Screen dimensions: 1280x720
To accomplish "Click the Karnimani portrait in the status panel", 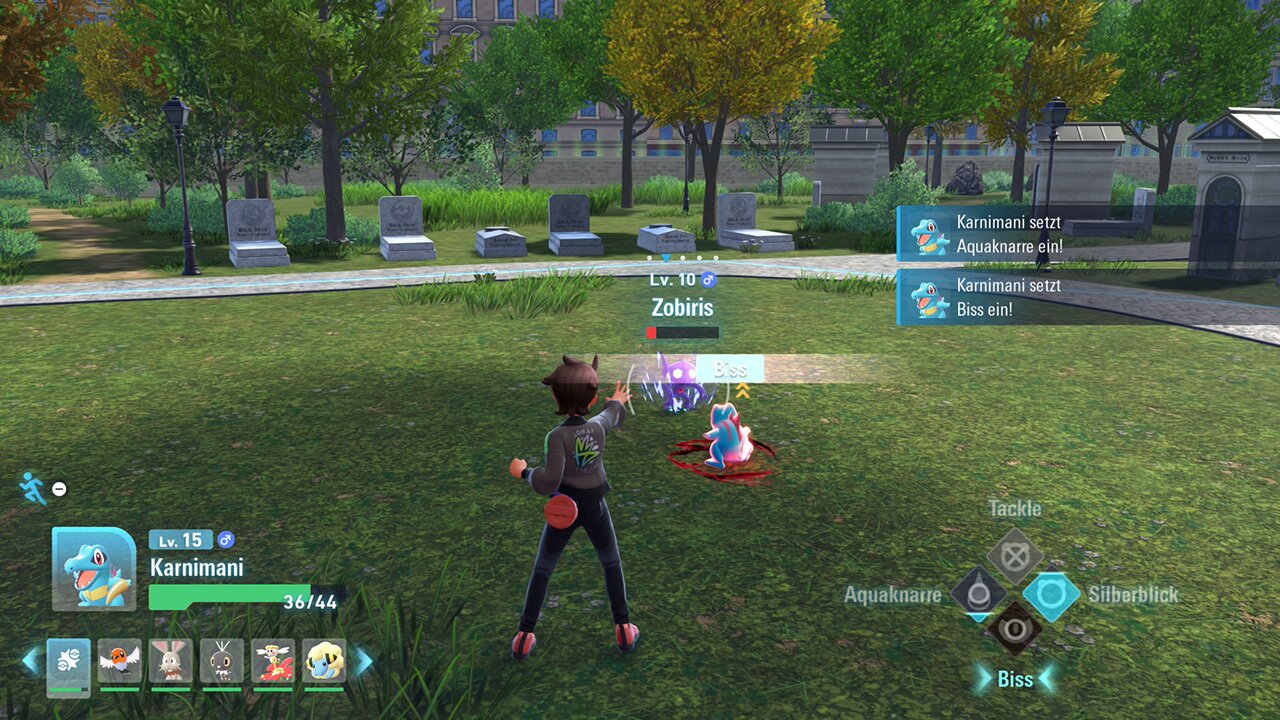I will point(94,568).
